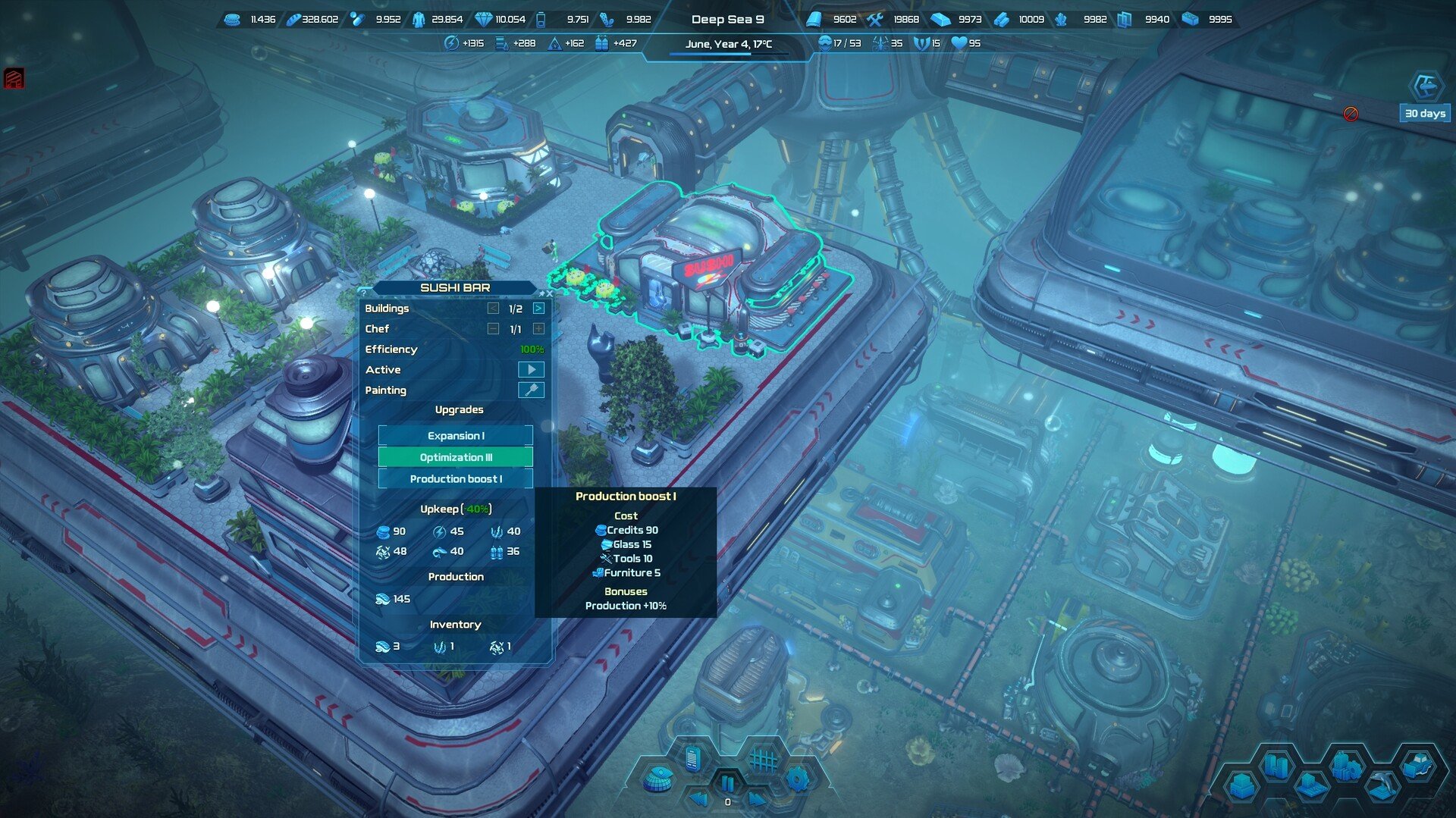Increase game speed with fast-forward arrows
Screen dimensions: 1456x818
tap(757, 798)
